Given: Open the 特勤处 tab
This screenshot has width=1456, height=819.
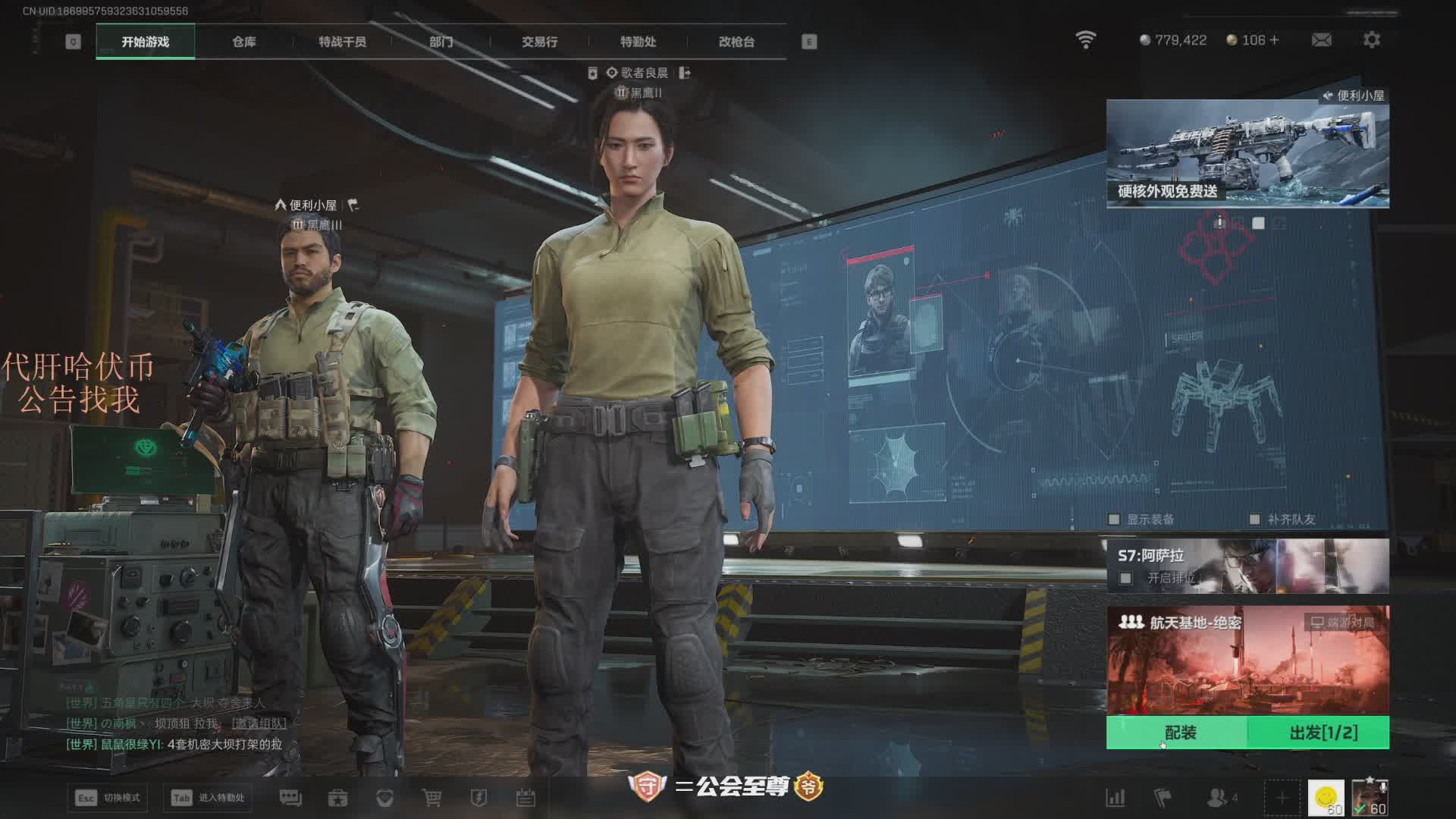Looking at the screenshot, I should coord(638,42).
